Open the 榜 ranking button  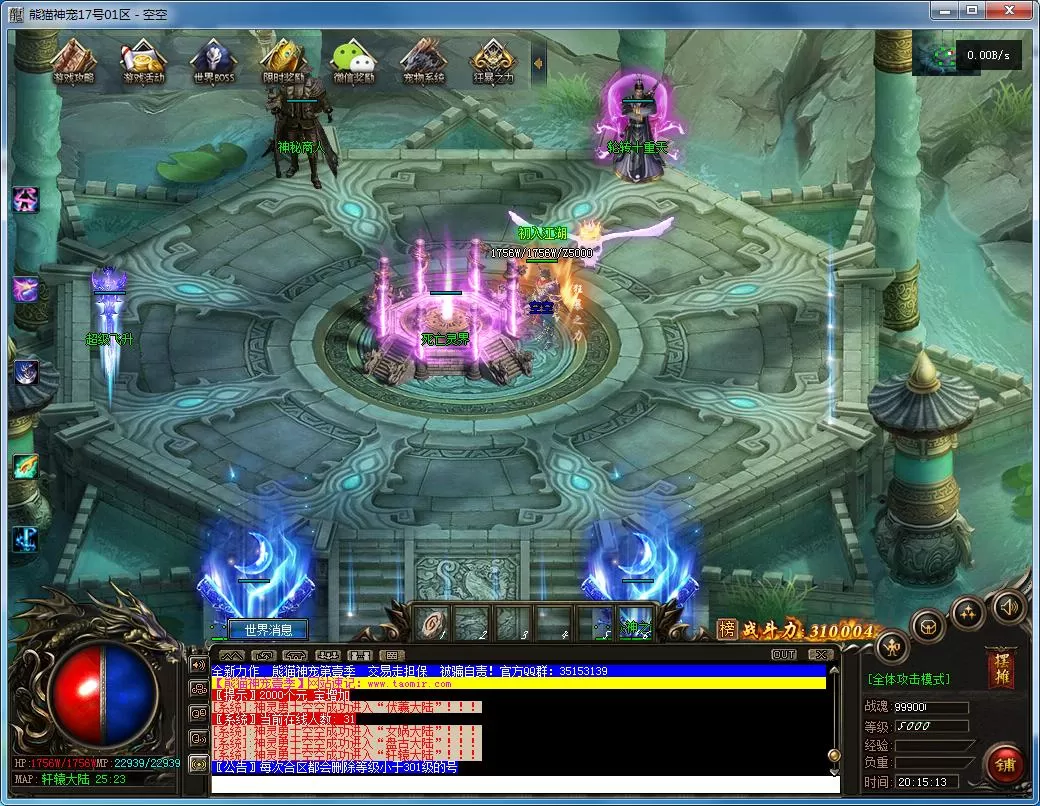pos(727,629)
